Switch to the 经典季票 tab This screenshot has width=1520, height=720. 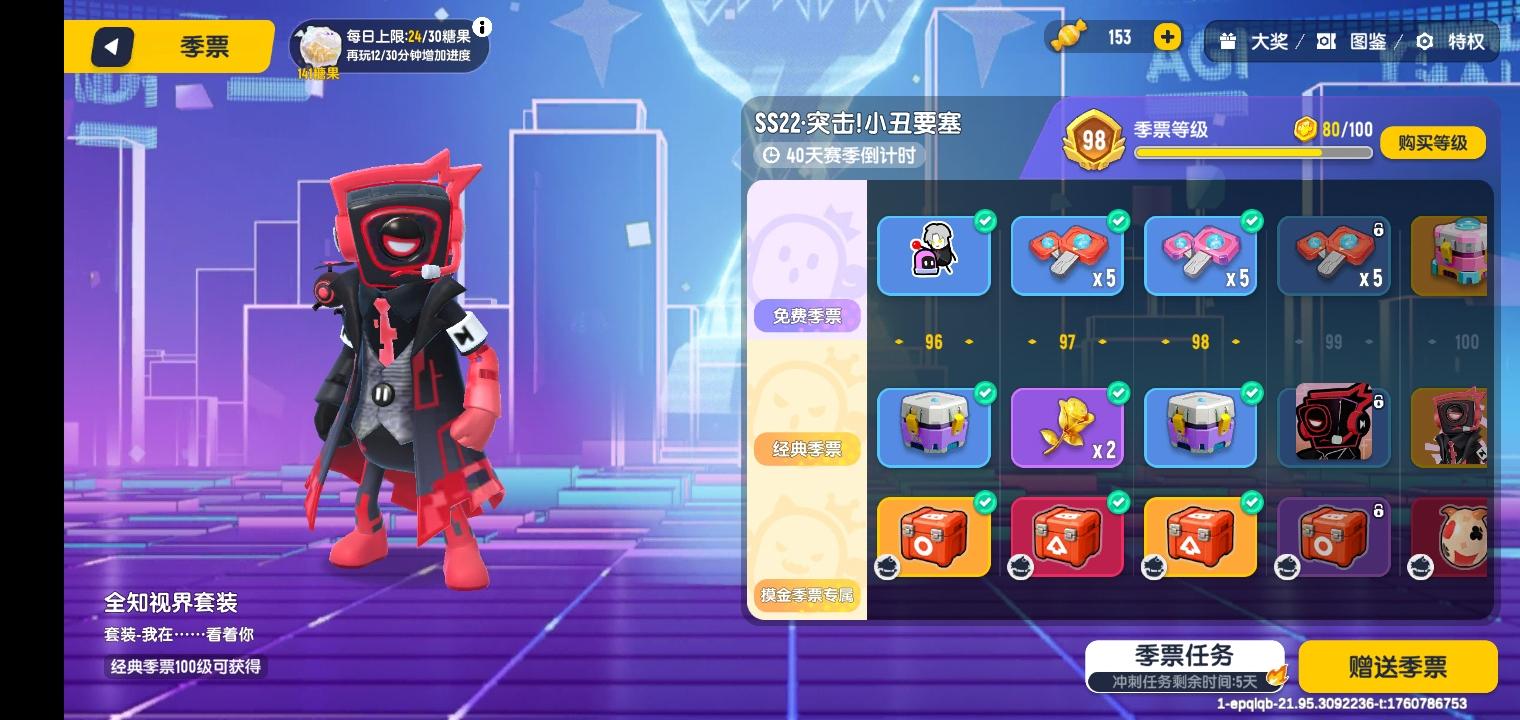pos(806,448)
